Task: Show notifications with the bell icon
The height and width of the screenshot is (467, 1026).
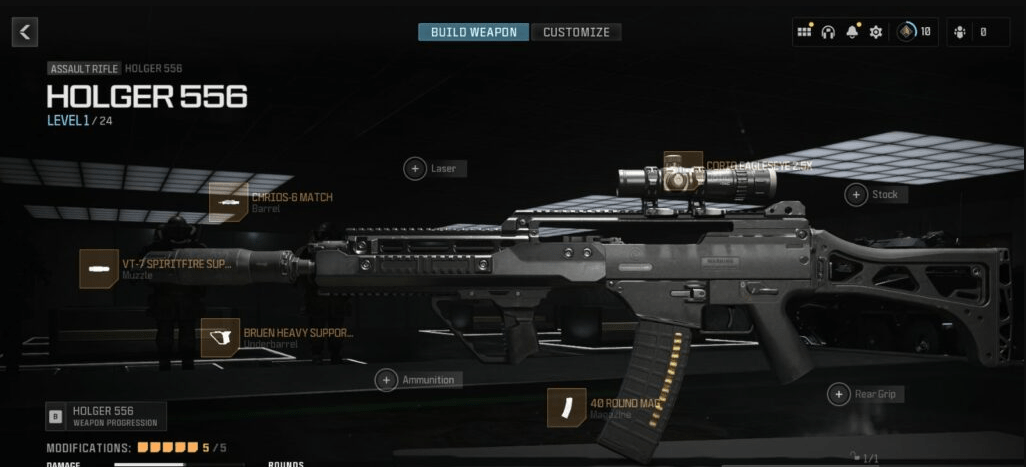Action: pyautogui.click(x=852, y=32)
